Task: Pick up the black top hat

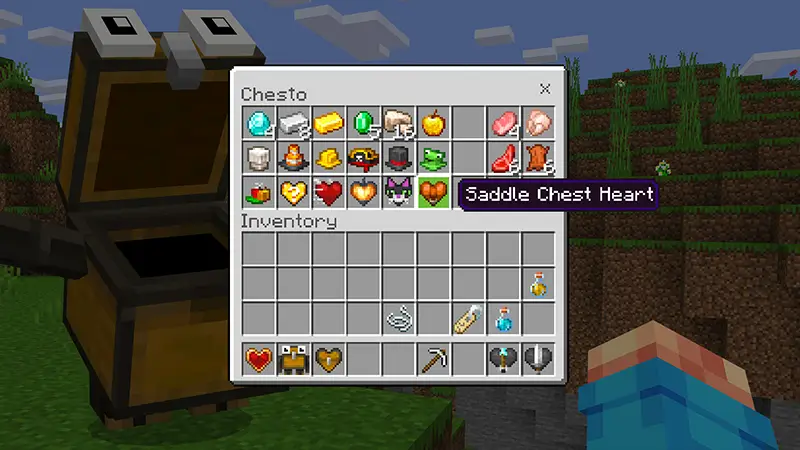Action: pyautogui.click(x=400, y=158)
